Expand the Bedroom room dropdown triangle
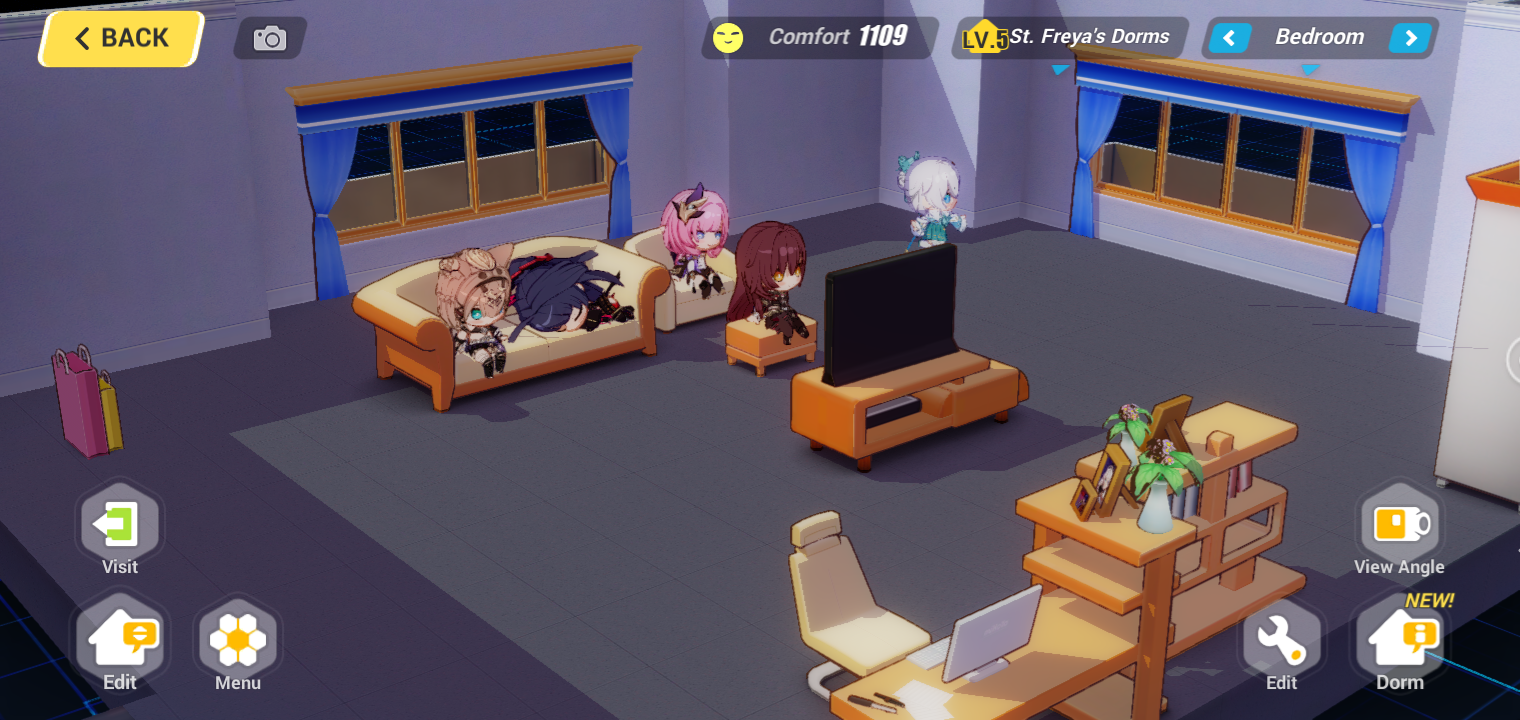 tap(1311, 70)
